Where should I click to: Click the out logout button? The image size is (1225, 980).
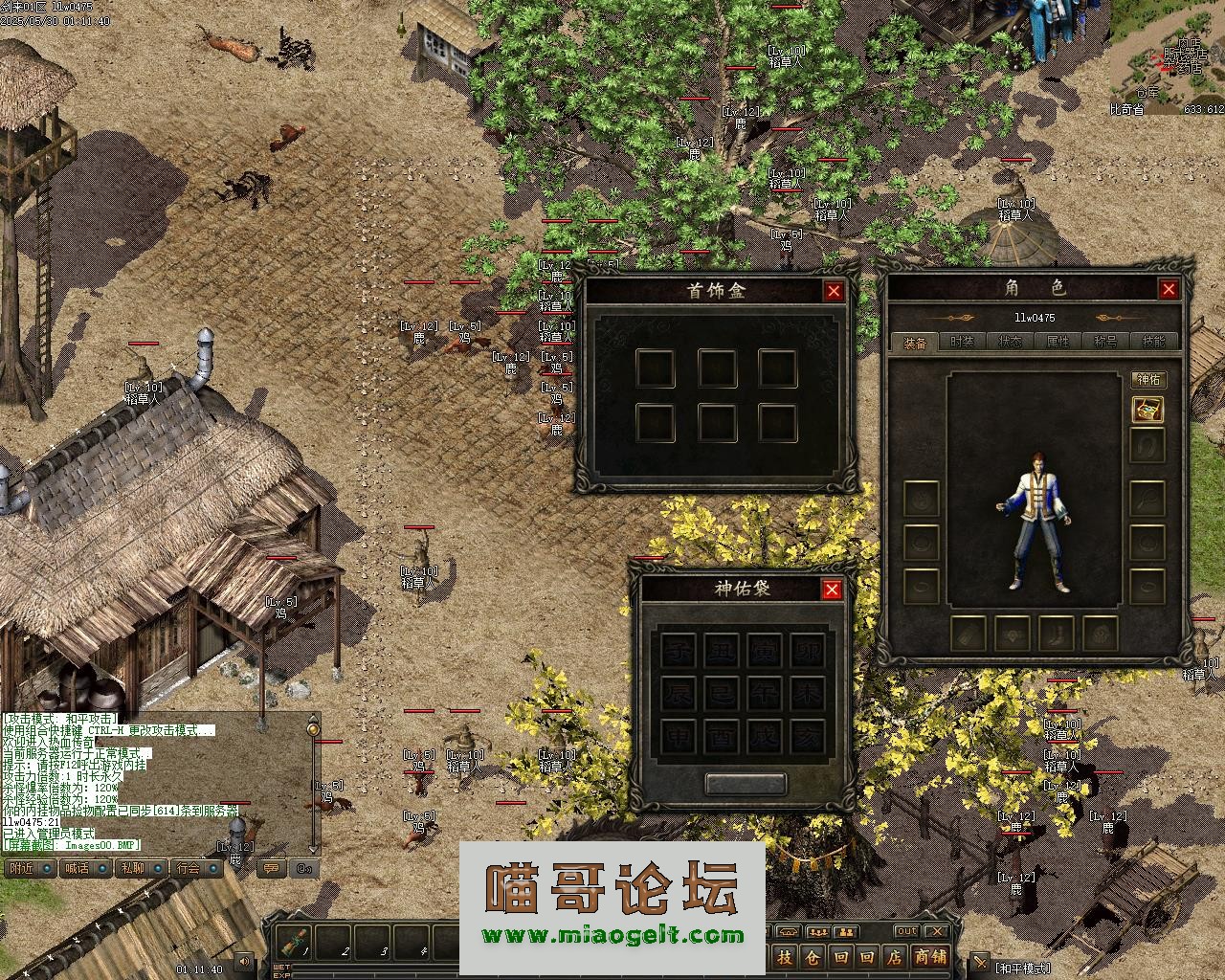(905, 931)
